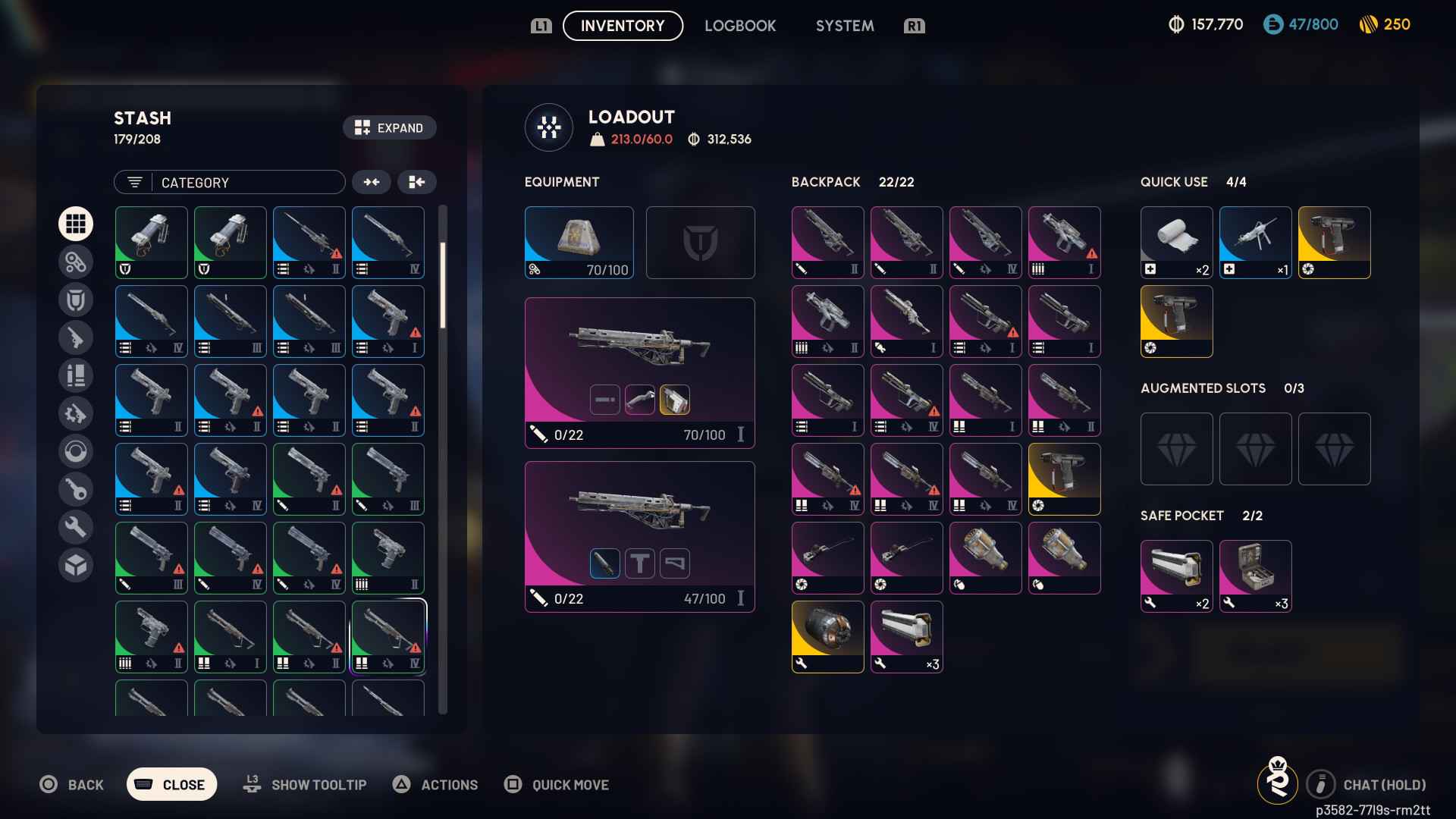Select the grid all-items filter in Stash
The width and height of the screenshot is (1456, 819).
point(76,223)
